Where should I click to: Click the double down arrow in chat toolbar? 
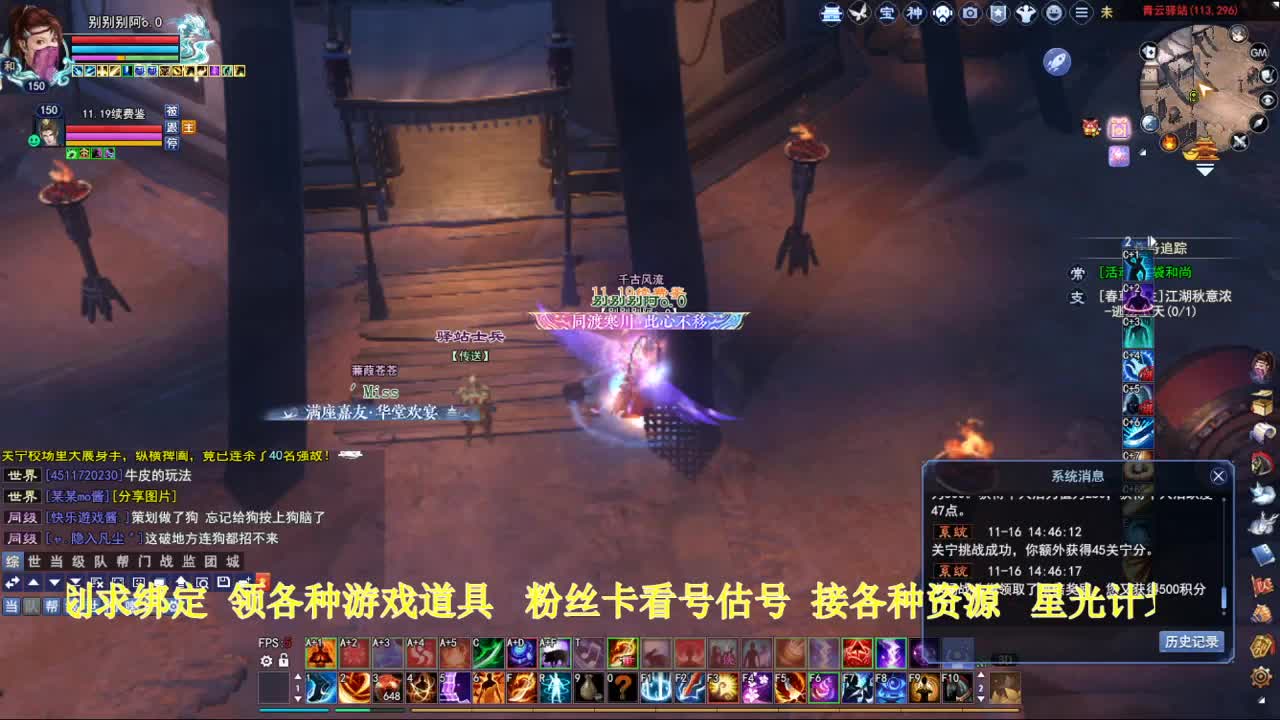pos(75,580)
